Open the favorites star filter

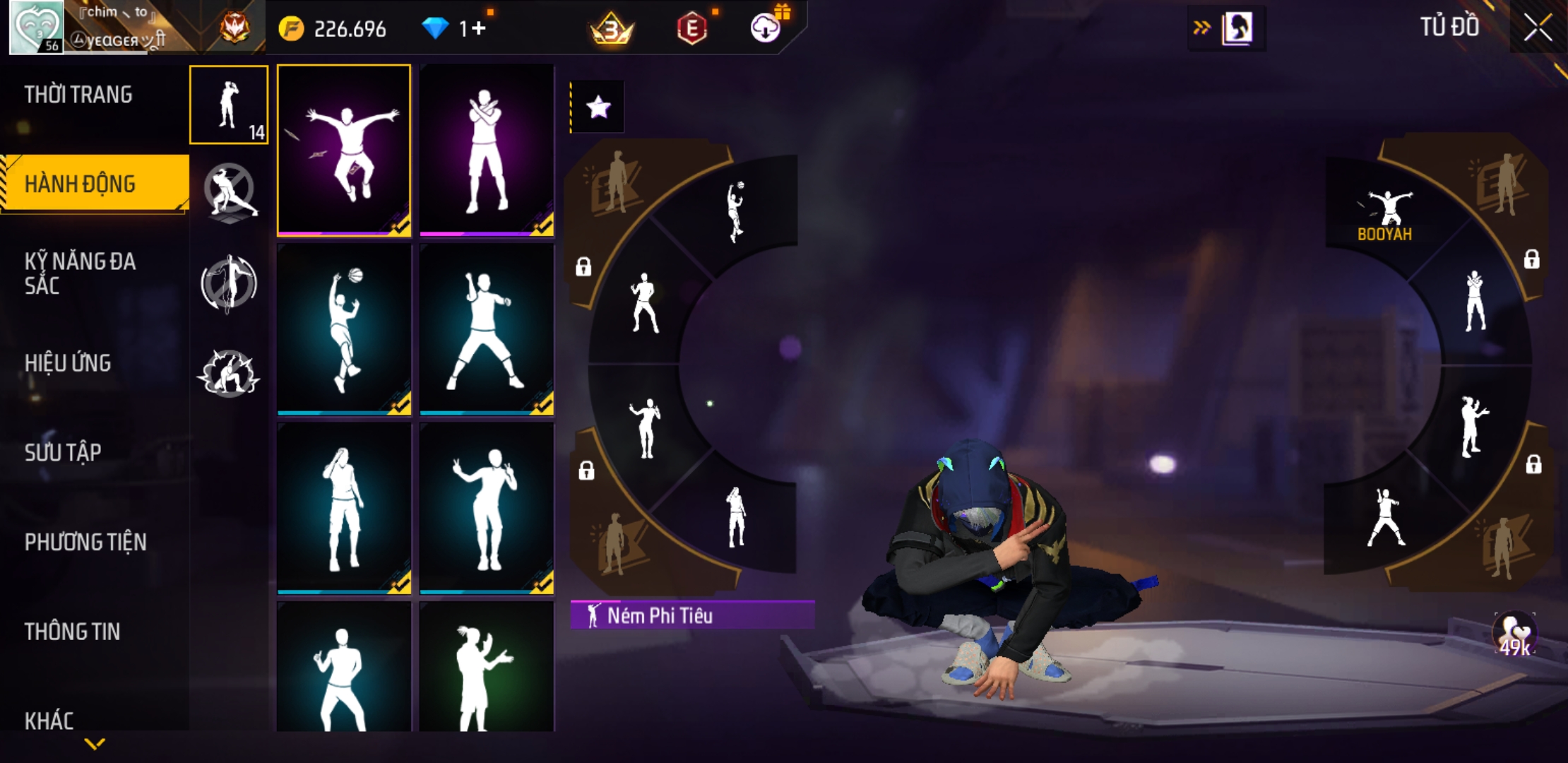(x=598, y=107)
